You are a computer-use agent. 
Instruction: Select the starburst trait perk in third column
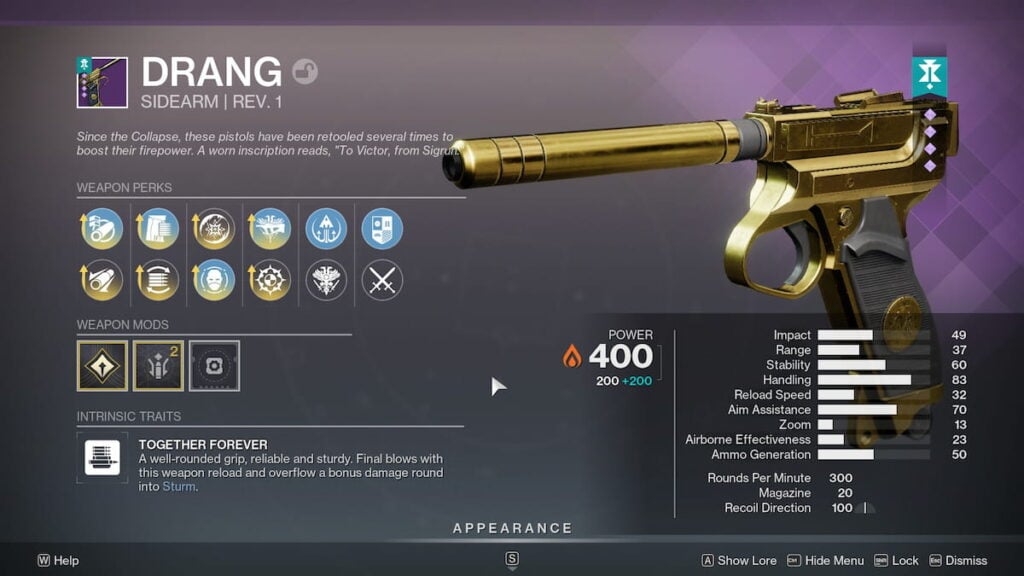[x=214, y=228]
